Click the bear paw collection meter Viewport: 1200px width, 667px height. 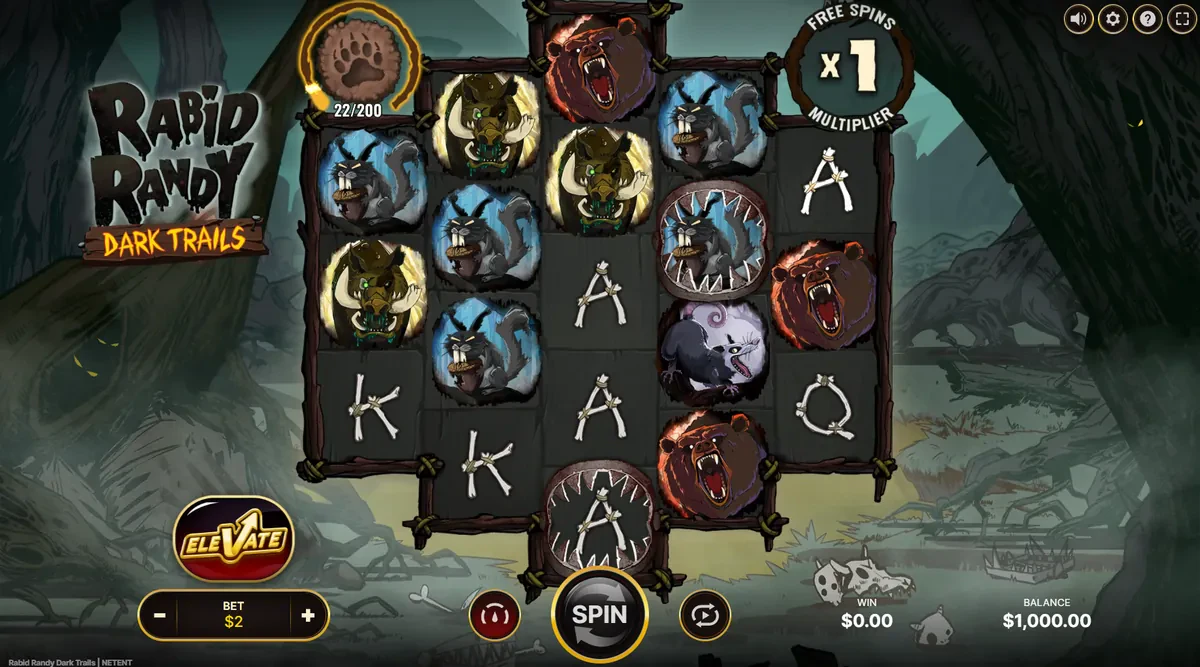coord(358,60)
